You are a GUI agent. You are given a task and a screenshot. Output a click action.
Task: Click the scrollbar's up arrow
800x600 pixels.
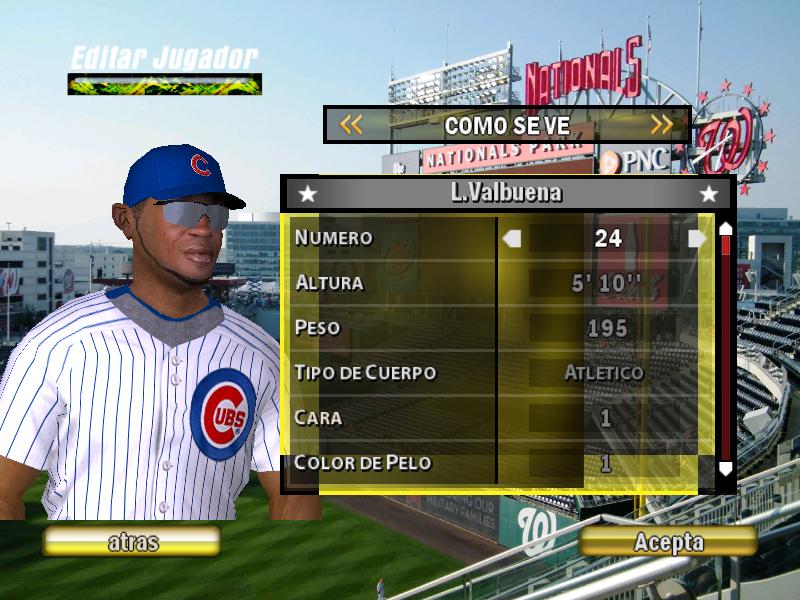726,228
